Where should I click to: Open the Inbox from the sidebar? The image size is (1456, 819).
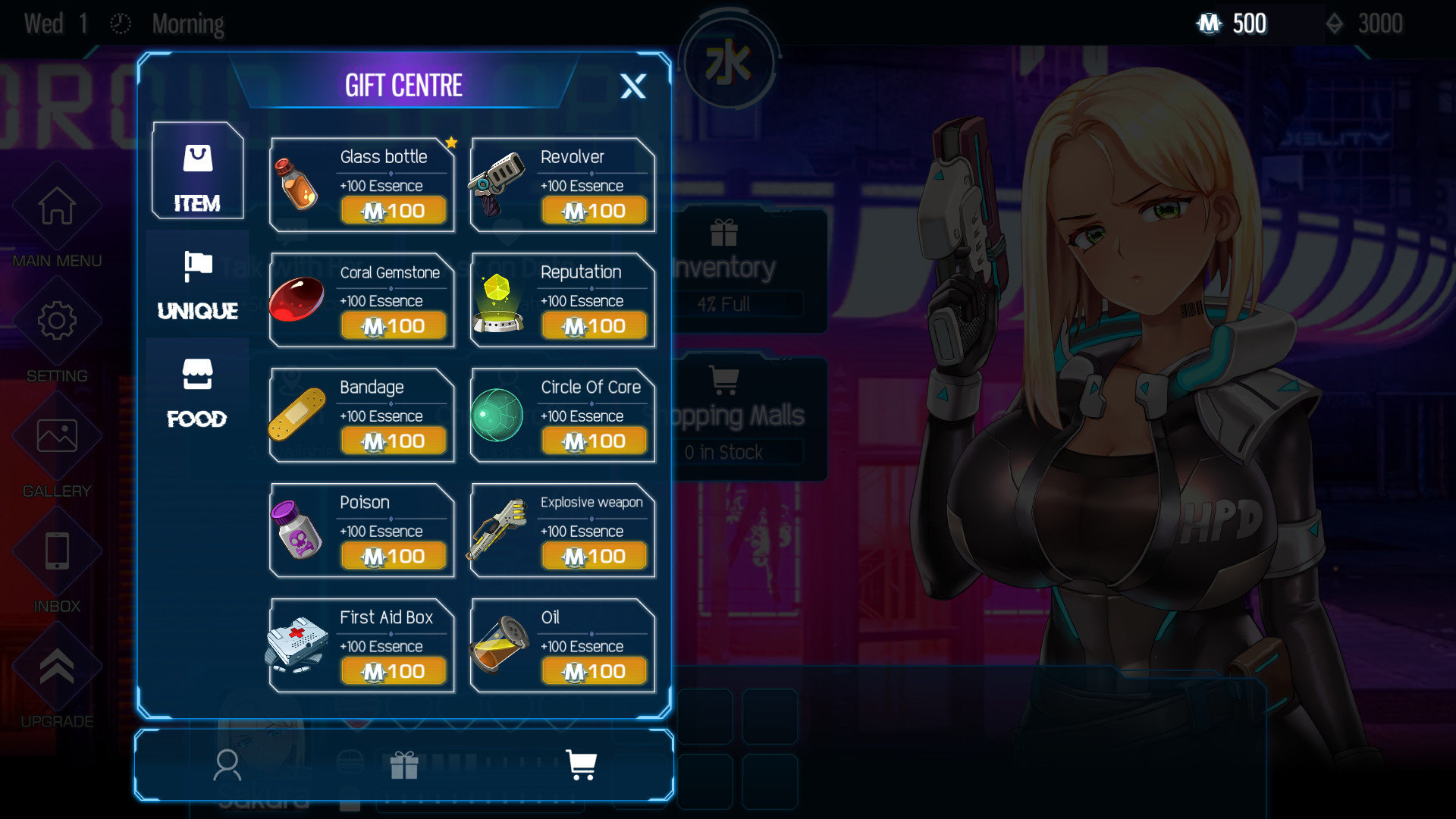click(57, 551)
